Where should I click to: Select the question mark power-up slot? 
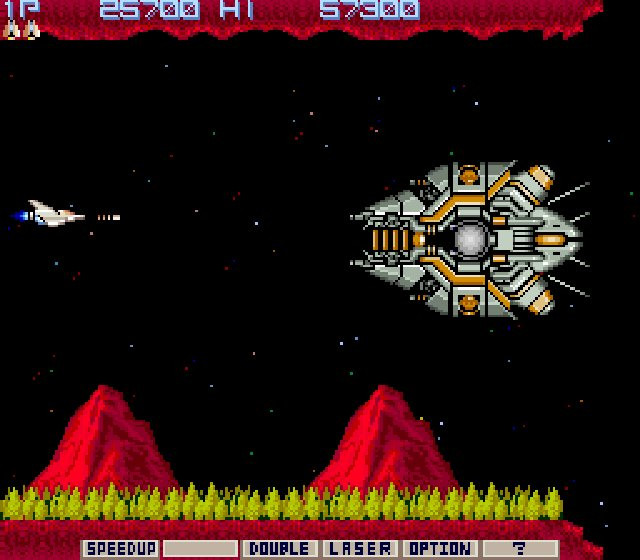point(519,549)
